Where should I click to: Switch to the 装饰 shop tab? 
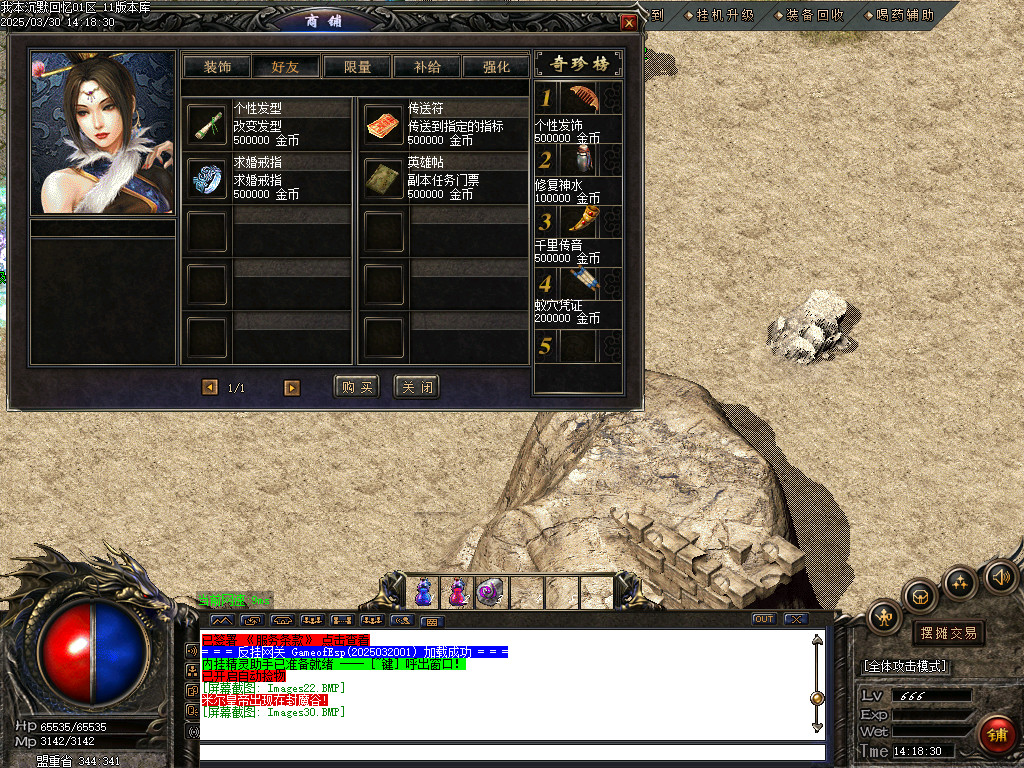coord(217,67)
